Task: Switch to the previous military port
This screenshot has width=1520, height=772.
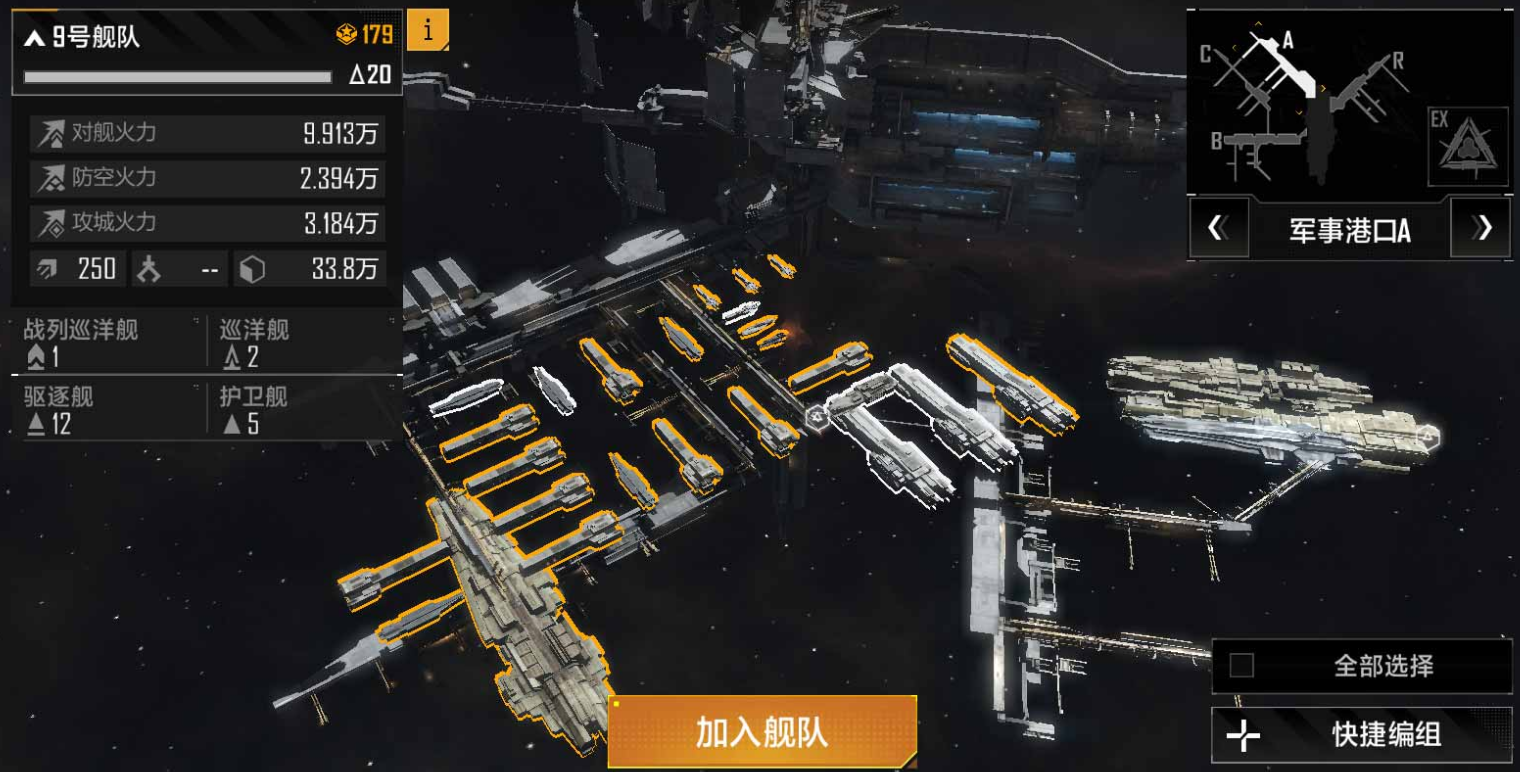Action: [x=1217, y=229]
